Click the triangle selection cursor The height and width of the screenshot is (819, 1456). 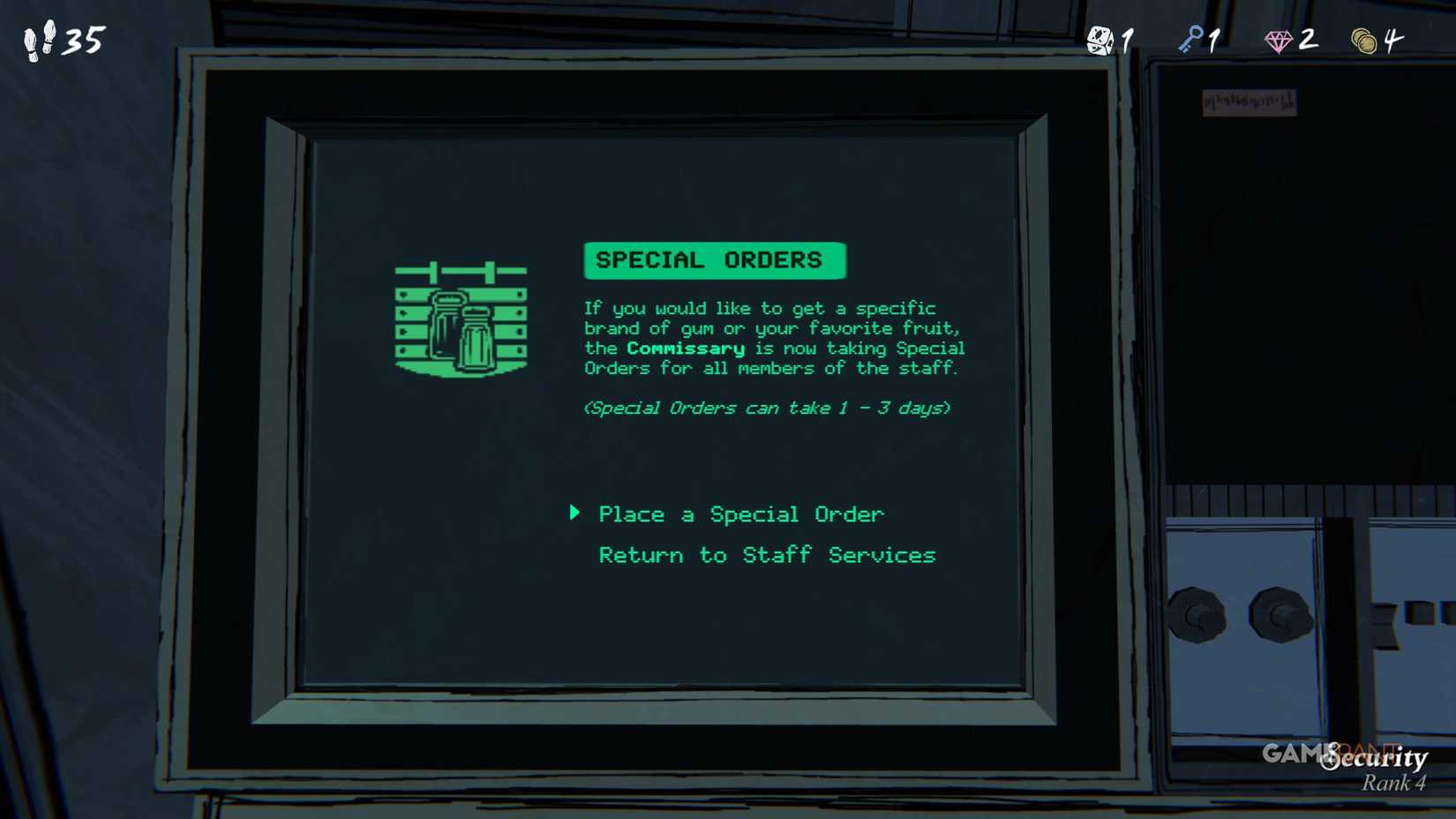[x=575, y=513]
